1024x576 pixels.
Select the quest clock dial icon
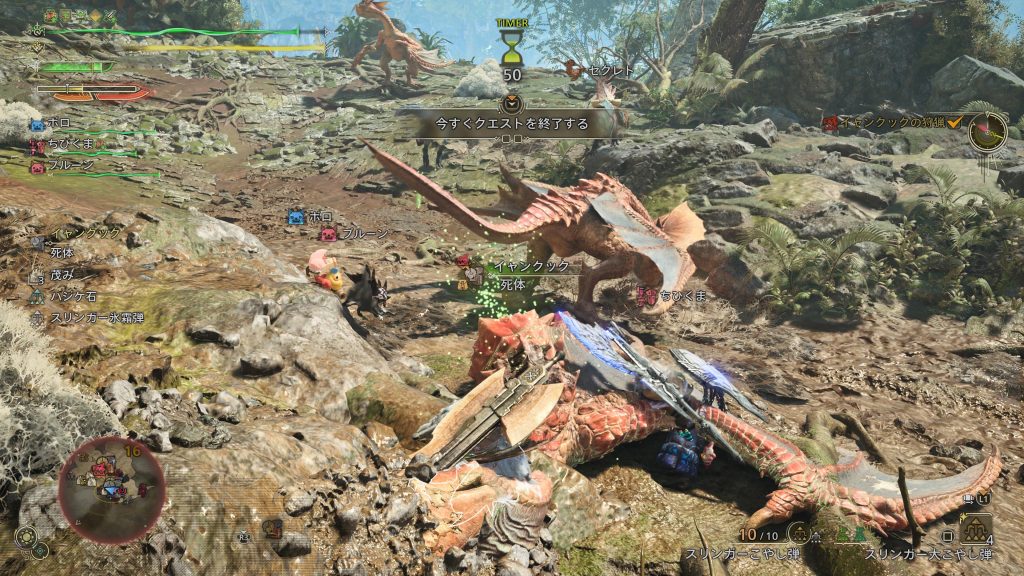[987, 129]
